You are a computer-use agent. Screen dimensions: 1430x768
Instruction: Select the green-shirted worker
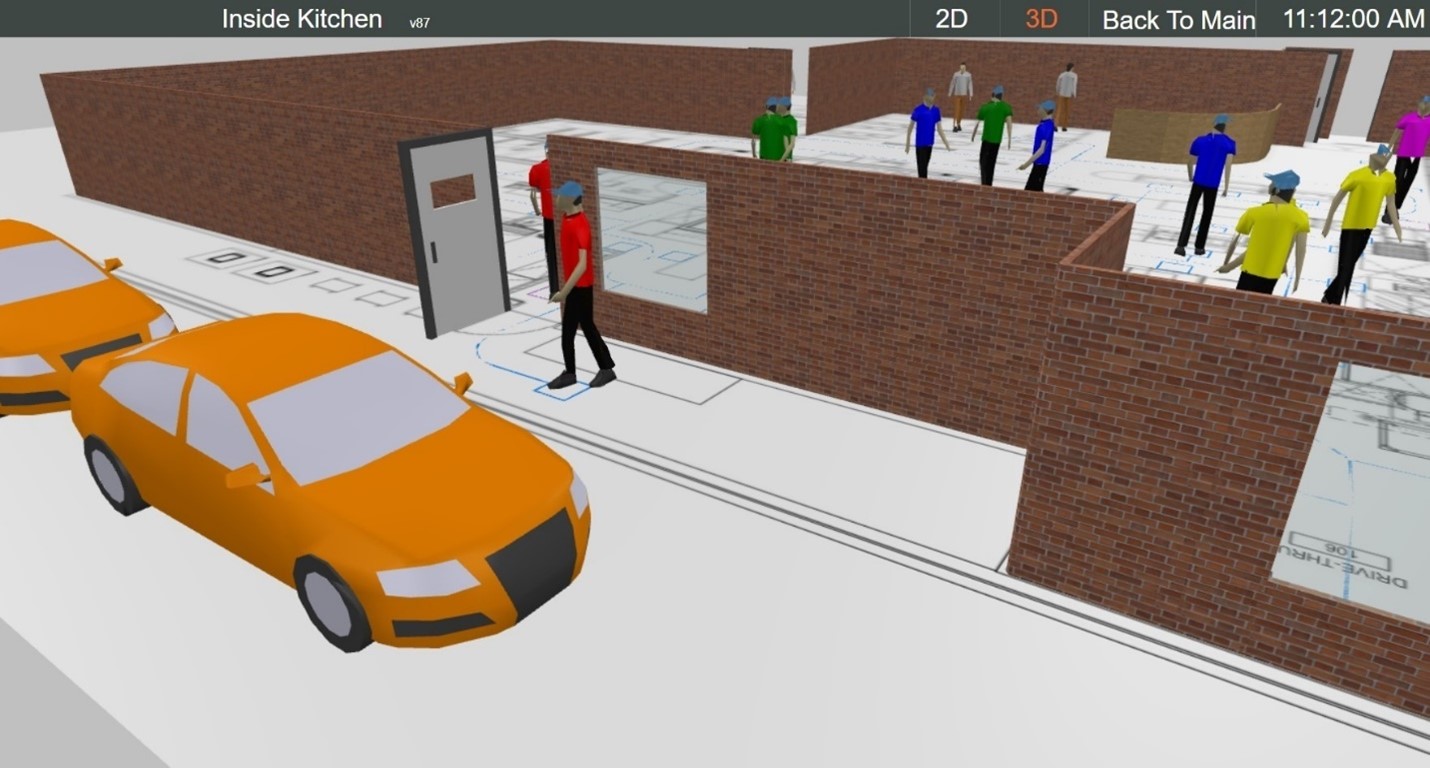tap(770, 130)
